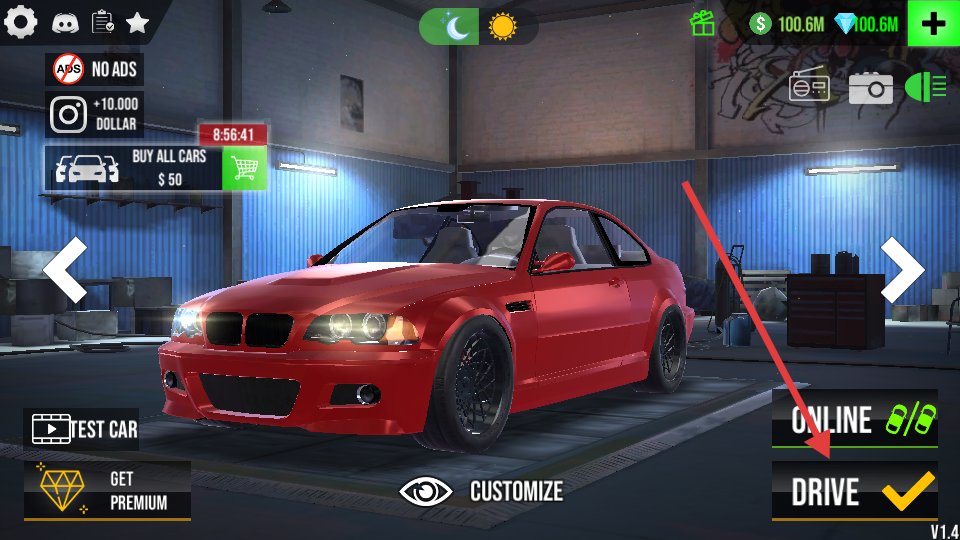Show the next car with right arrow
The image size is (960, 540).
901,269
